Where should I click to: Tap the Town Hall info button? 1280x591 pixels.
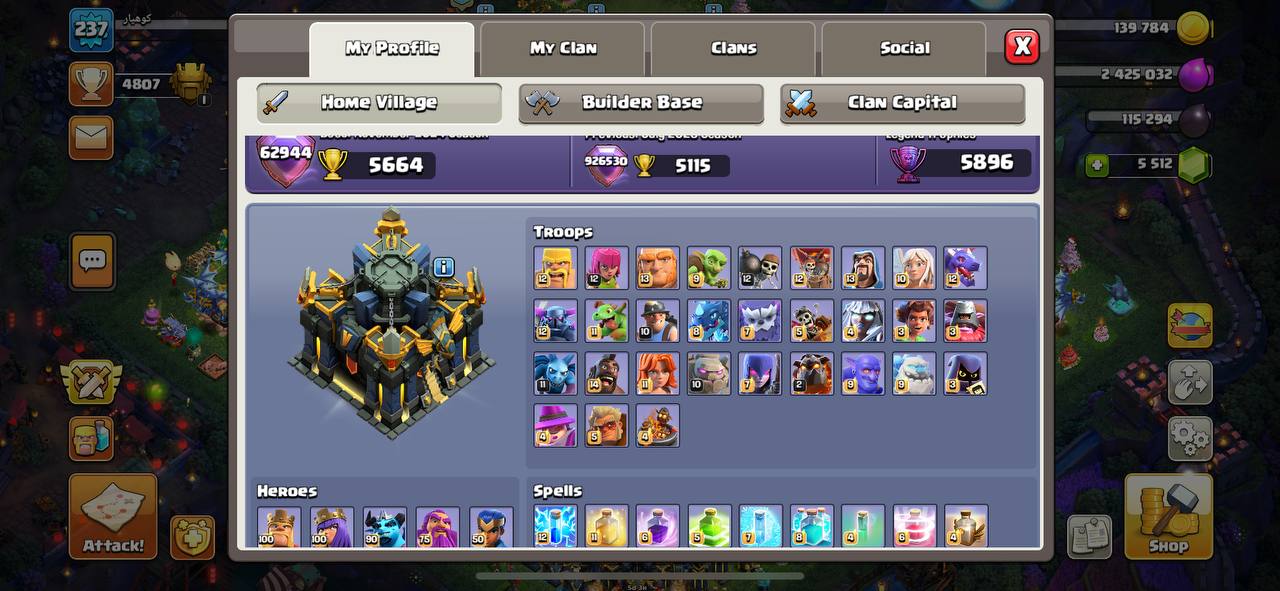444,267
